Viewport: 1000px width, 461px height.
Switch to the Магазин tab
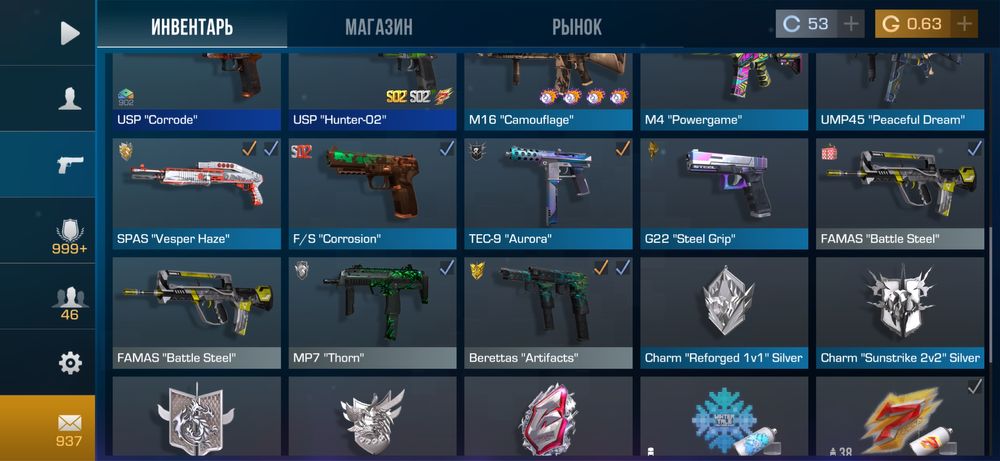[379, 27]
